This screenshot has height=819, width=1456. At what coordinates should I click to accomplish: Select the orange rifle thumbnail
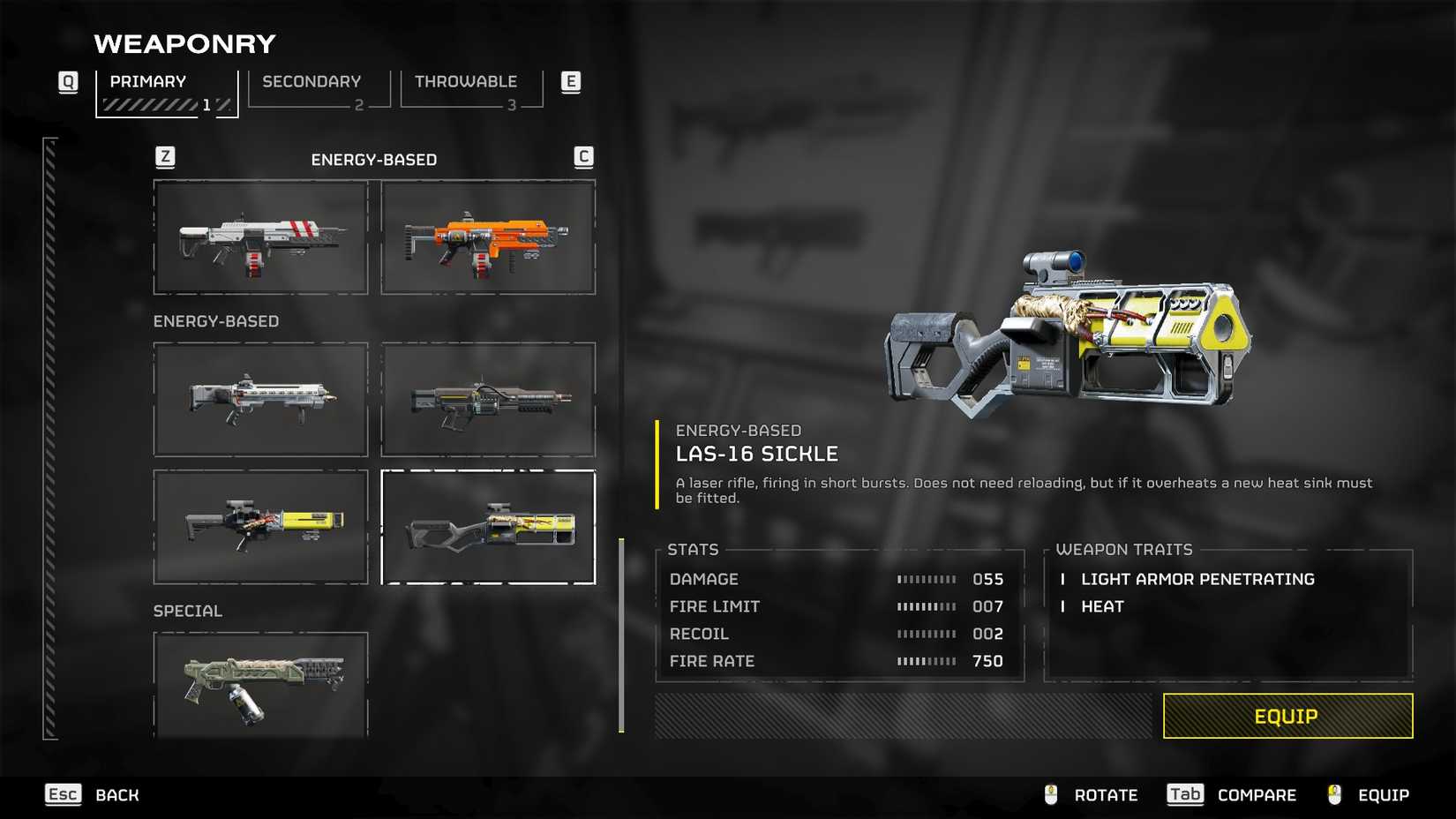click(488, 237)
